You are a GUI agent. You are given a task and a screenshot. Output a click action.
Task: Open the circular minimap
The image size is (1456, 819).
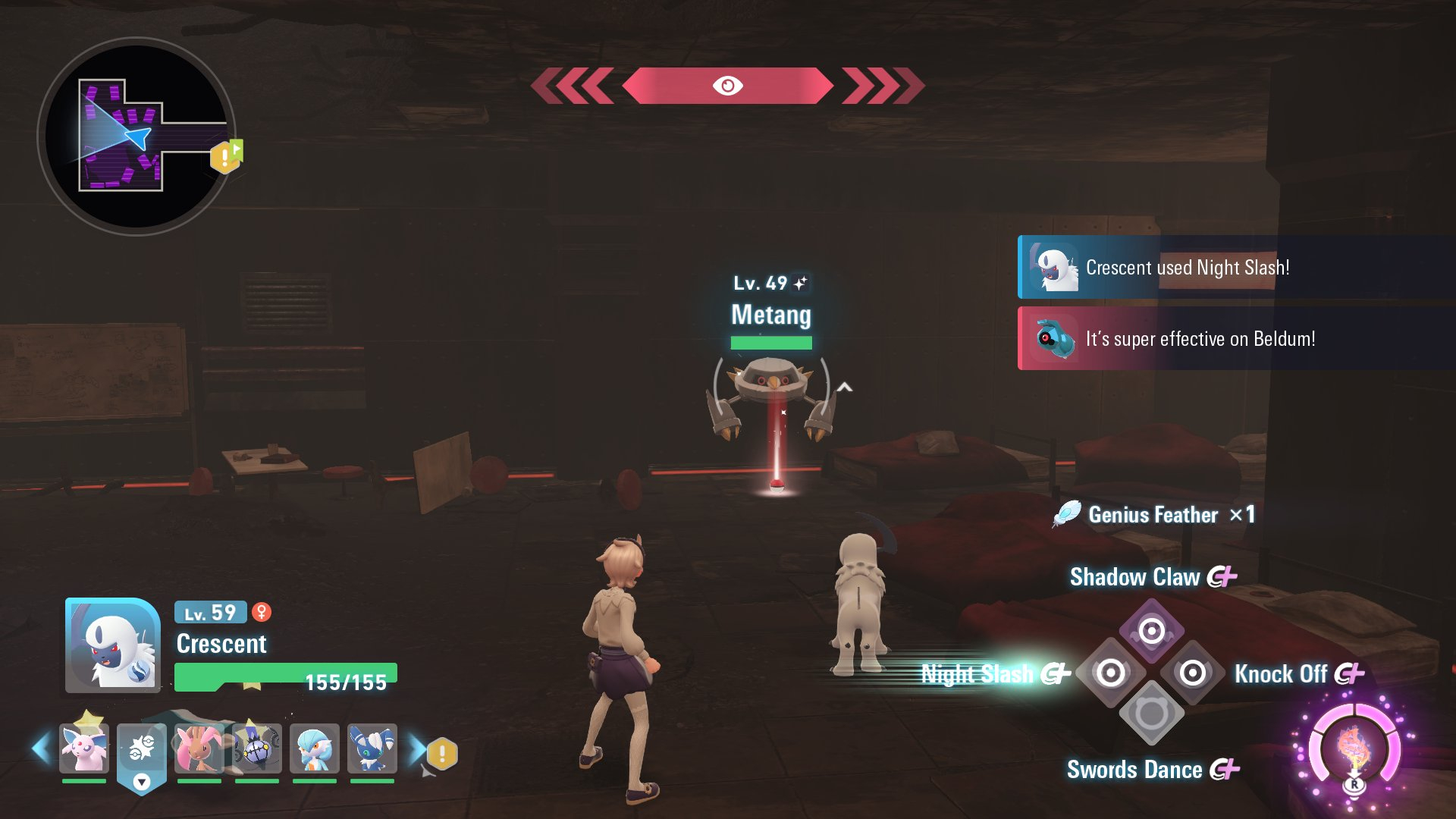coord(136,136)
